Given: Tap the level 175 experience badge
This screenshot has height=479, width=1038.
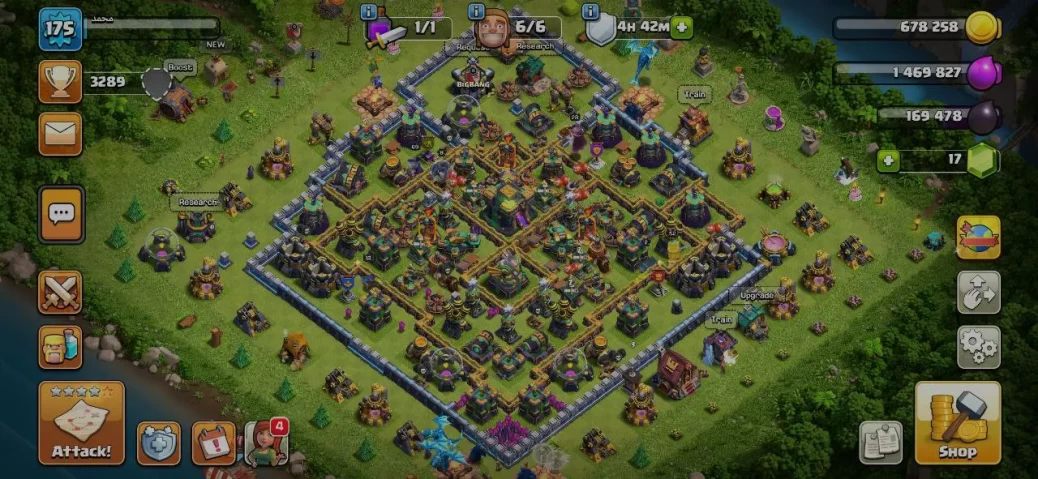Looking at the screenshot, I should point(60,28).
